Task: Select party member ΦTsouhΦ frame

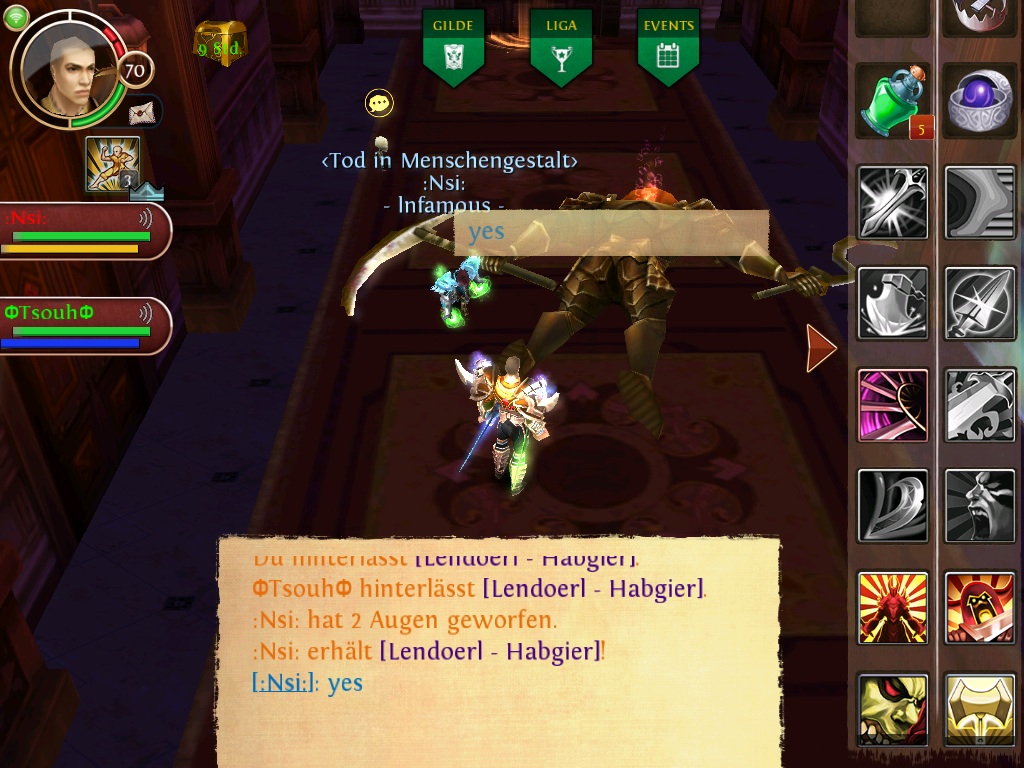Action: click(84, 325)
